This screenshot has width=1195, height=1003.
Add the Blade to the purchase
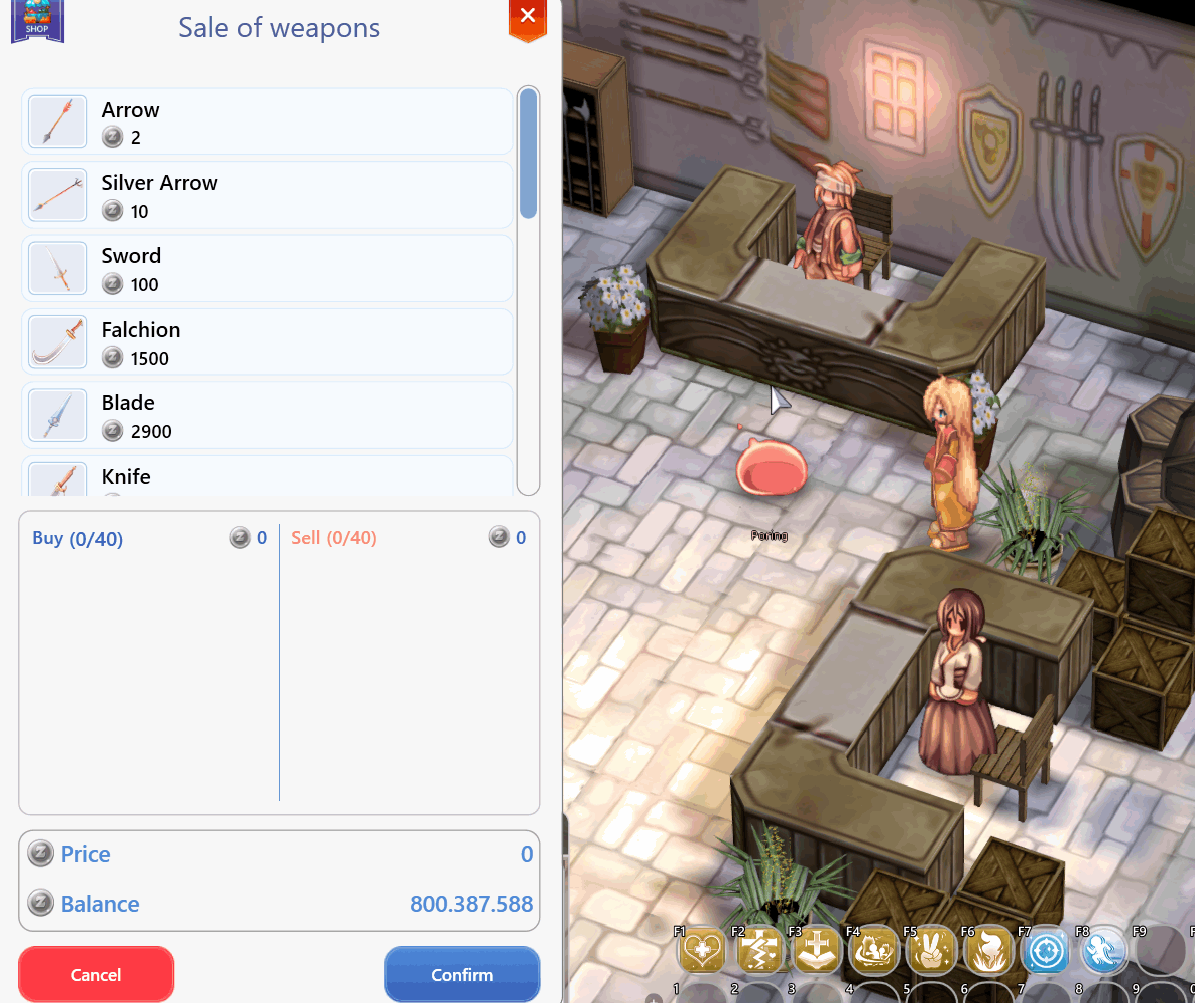point(267,415)
